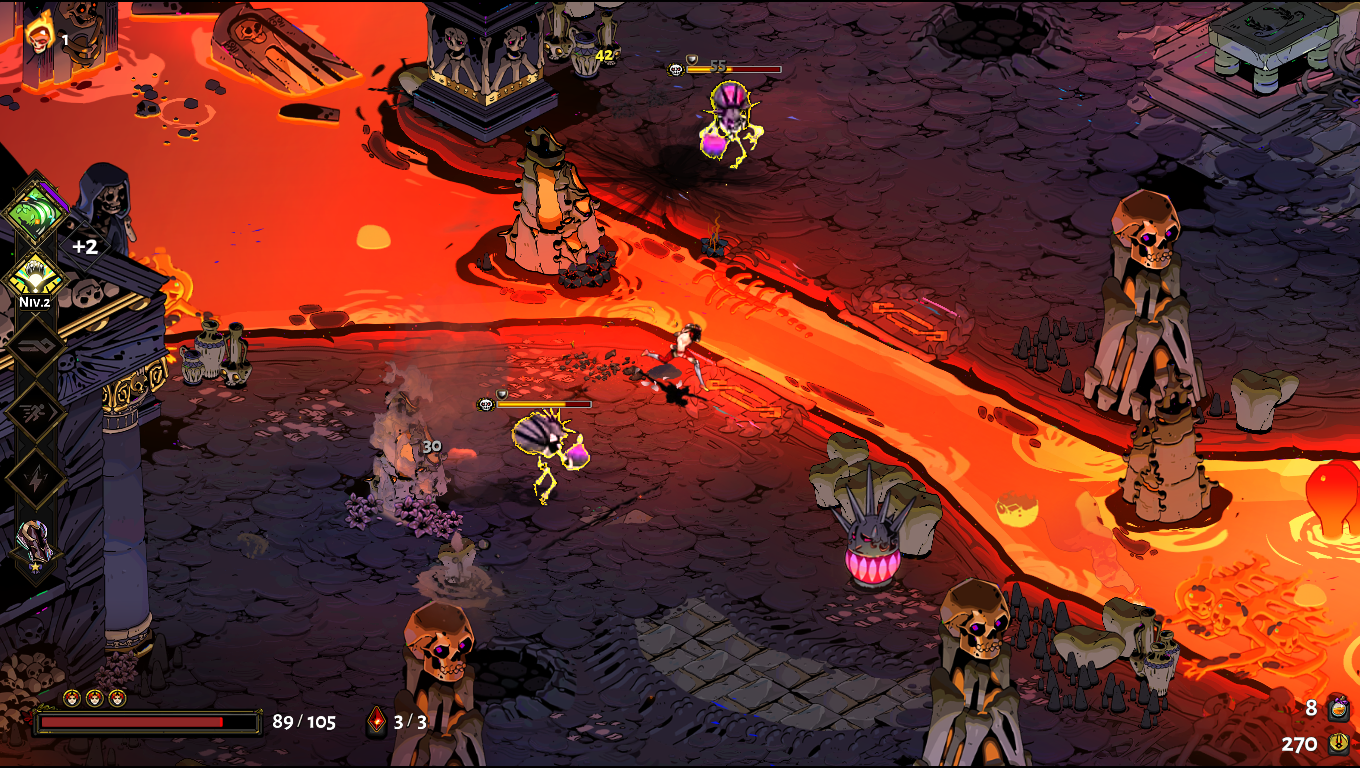Select the equipped keepsake icon
Screen dimensions: 1360x768
[x=35, y=546]
